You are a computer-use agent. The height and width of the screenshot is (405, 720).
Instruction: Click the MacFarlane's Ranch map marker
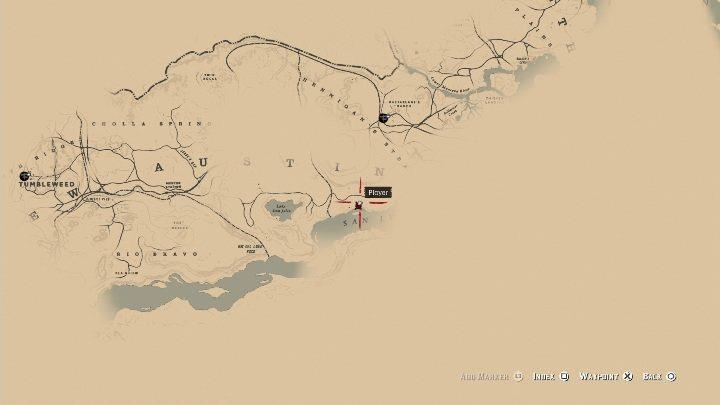(x=384, y=118)
